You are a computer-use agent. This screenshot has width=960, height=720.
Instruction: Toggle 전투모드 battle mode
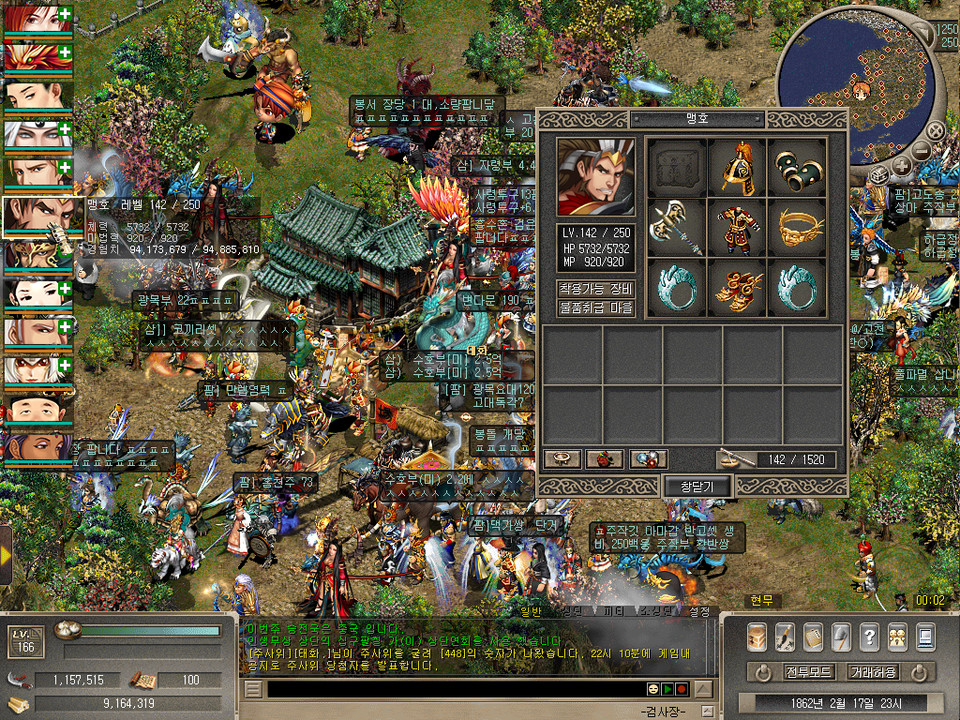click(808, 672)
